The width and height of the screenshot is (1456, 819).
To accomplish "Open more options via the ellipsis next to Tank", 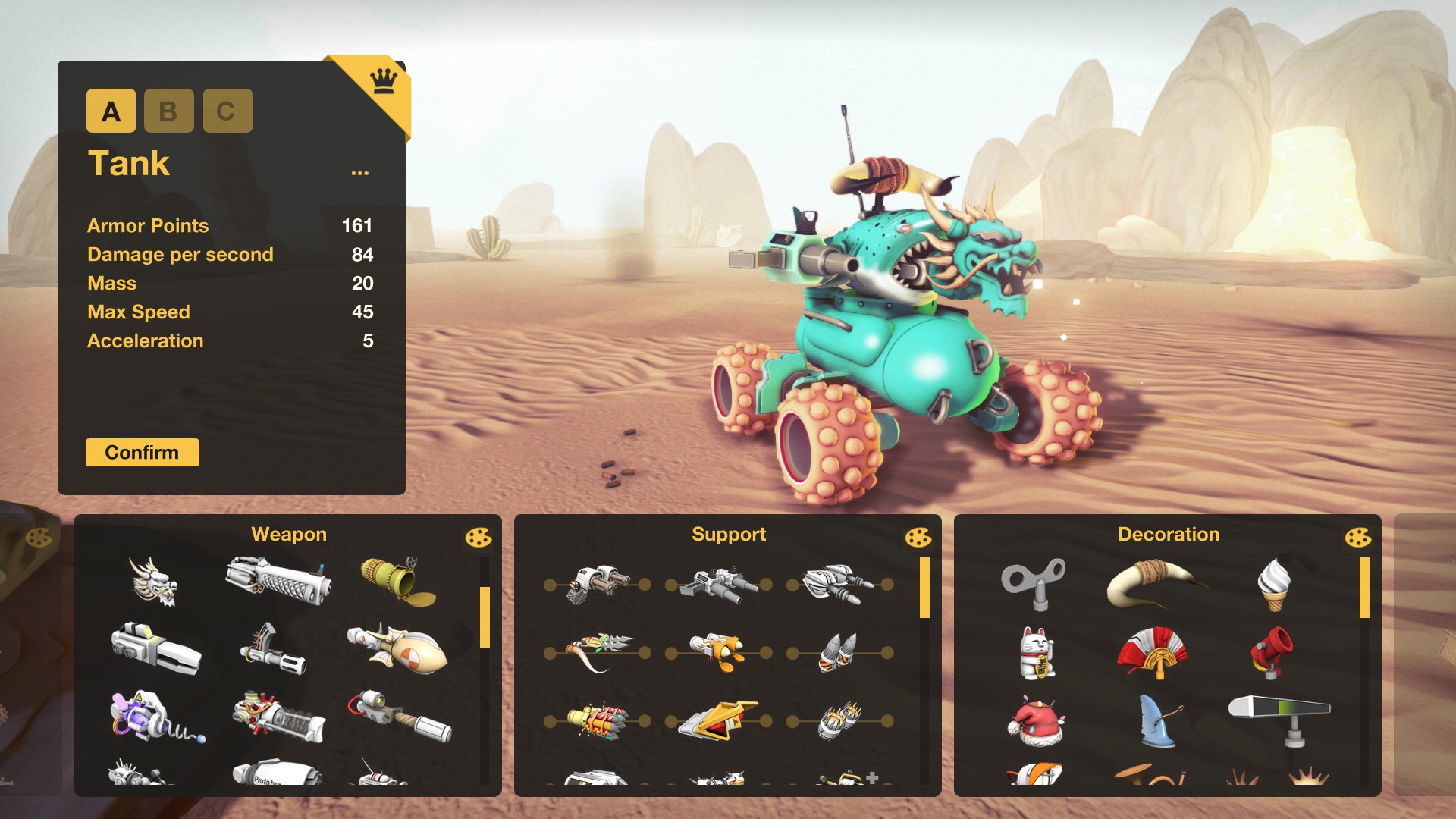I will pyautogui.click(x=360, y=173).
